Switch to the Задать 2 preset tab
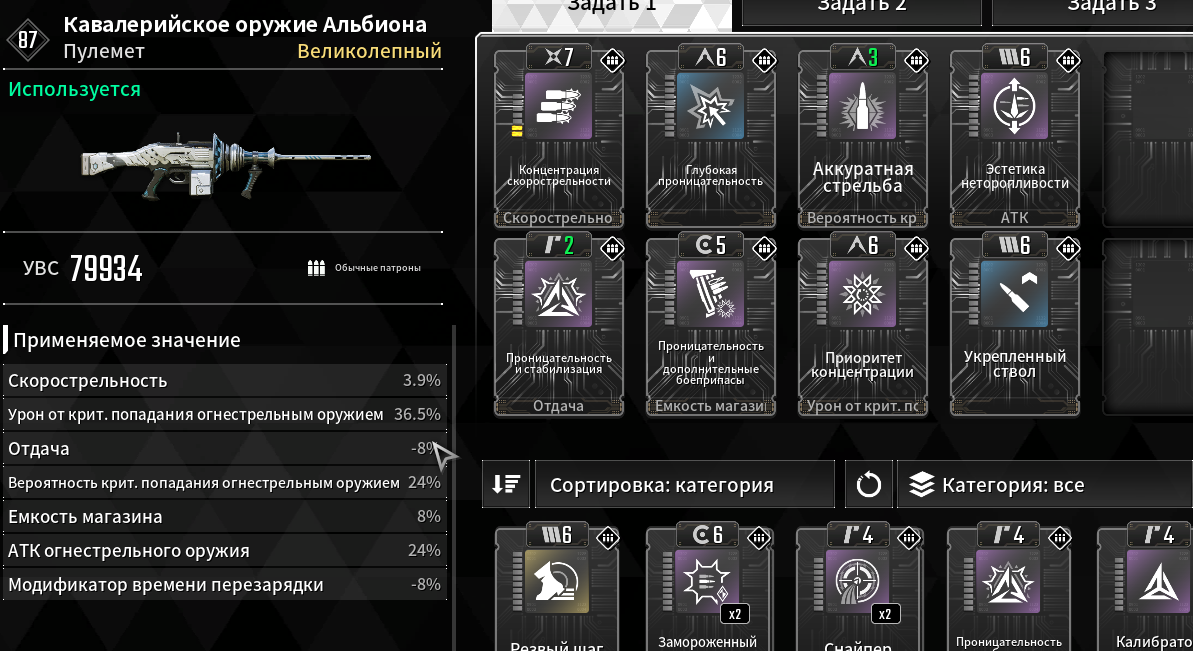This screenshot has height=651, width=1193. [861, 10]
